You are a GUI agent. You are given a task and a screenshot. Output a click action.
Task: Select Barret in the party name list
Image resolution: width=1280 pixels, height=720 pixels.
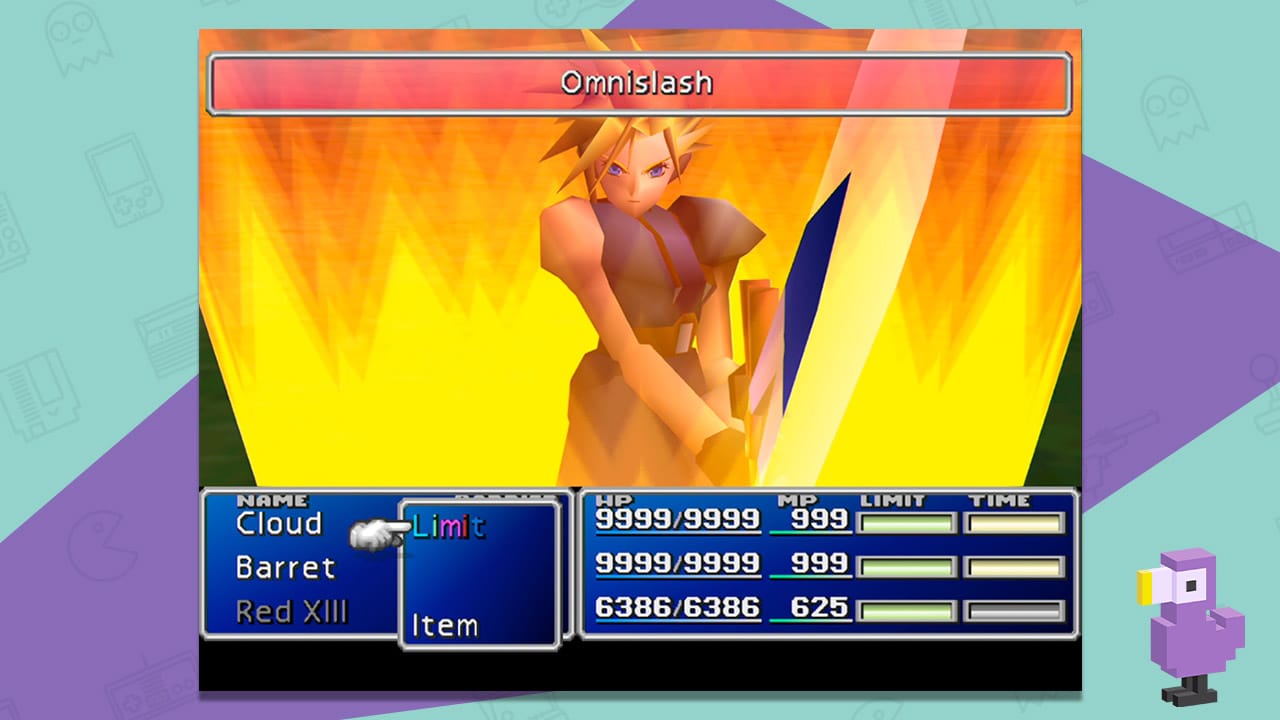point(285,568)
